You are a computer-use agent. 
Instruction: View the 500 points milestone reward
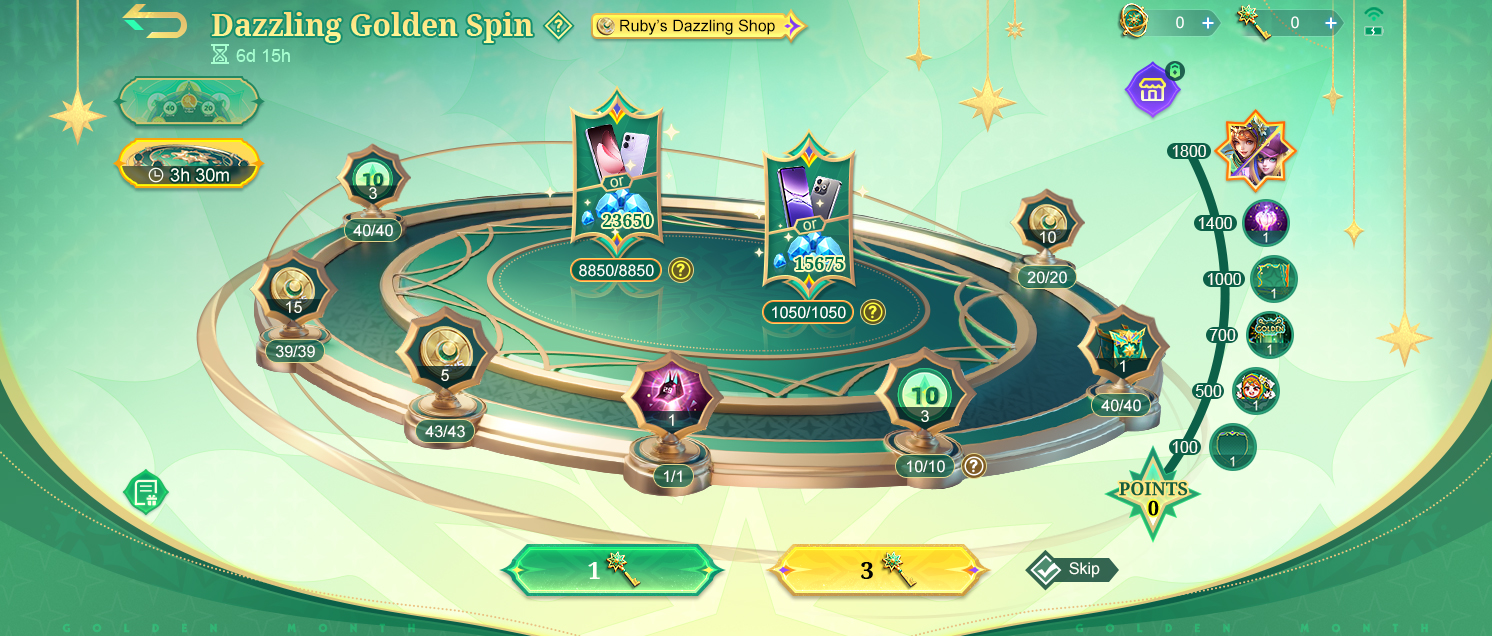[x=1255, y=391]
